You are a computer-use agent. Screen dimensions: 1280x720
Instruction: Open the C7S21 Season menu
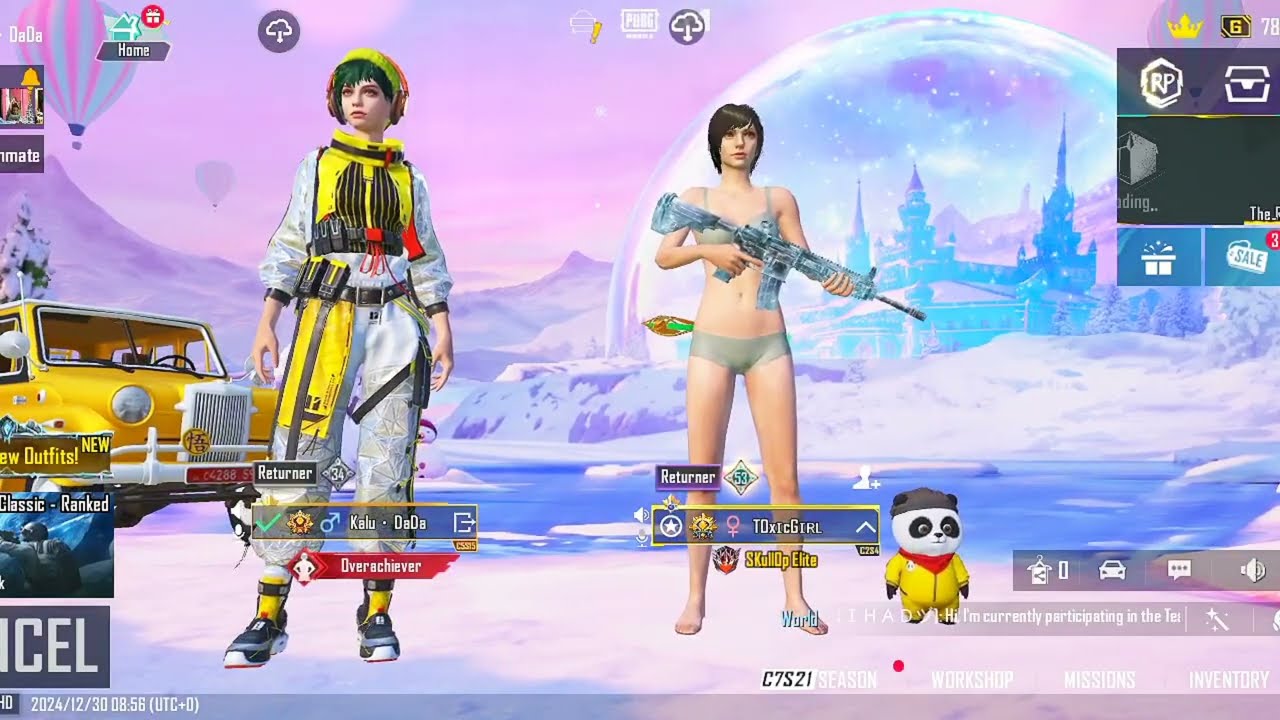tap(819, 680)
